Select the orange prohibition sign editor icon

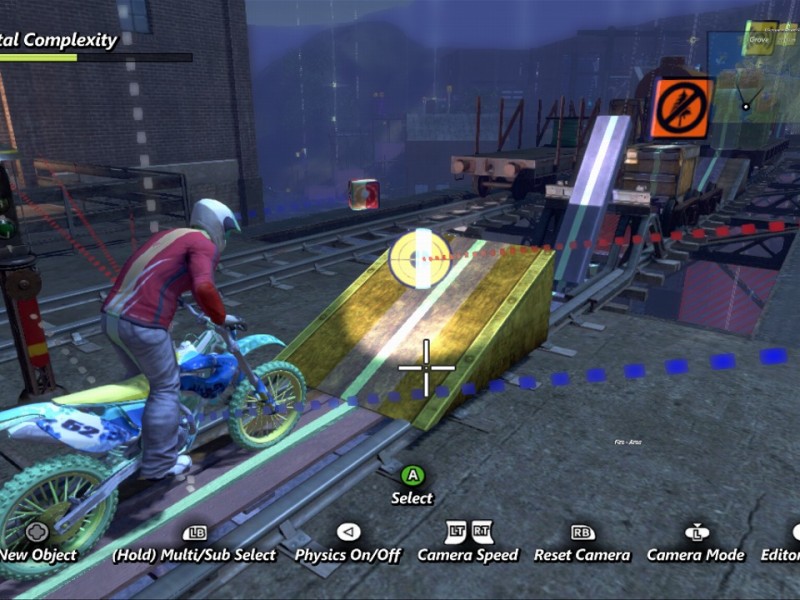click(x=683, y=107)
